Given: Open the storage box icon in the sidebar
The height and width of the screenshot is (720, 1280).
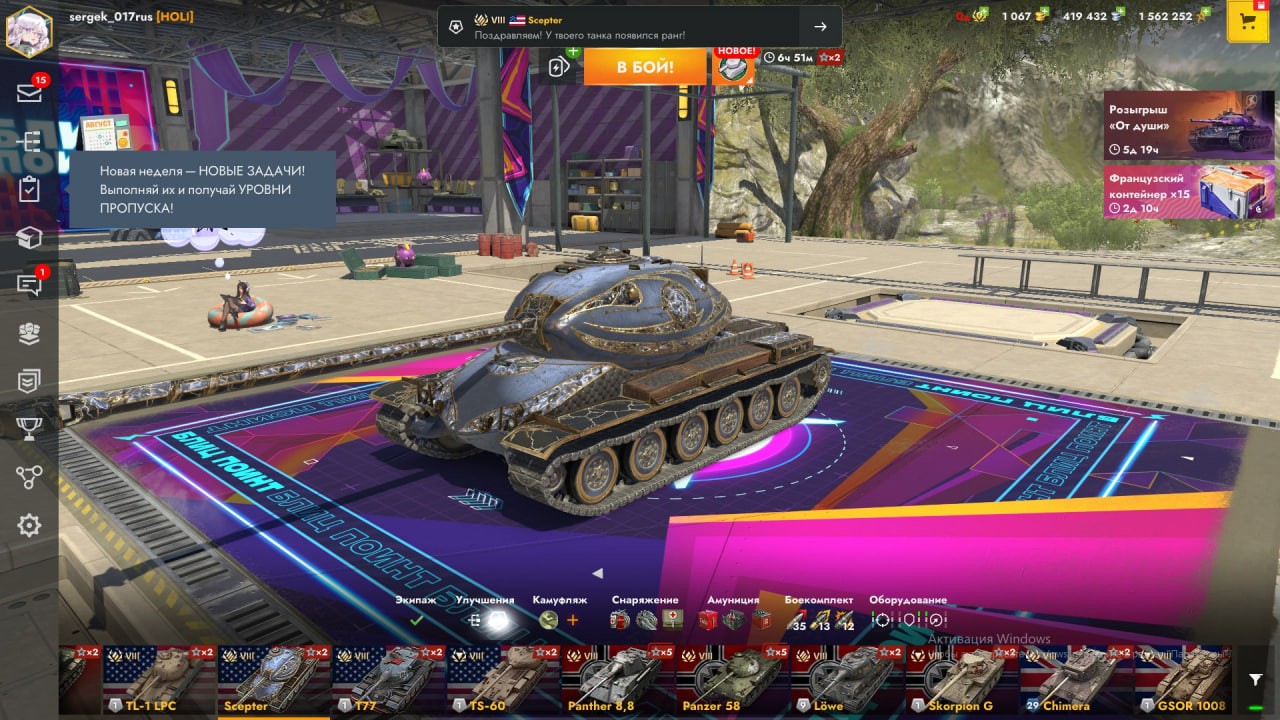Looking at the screenshot, I should (x=29, y=237).
